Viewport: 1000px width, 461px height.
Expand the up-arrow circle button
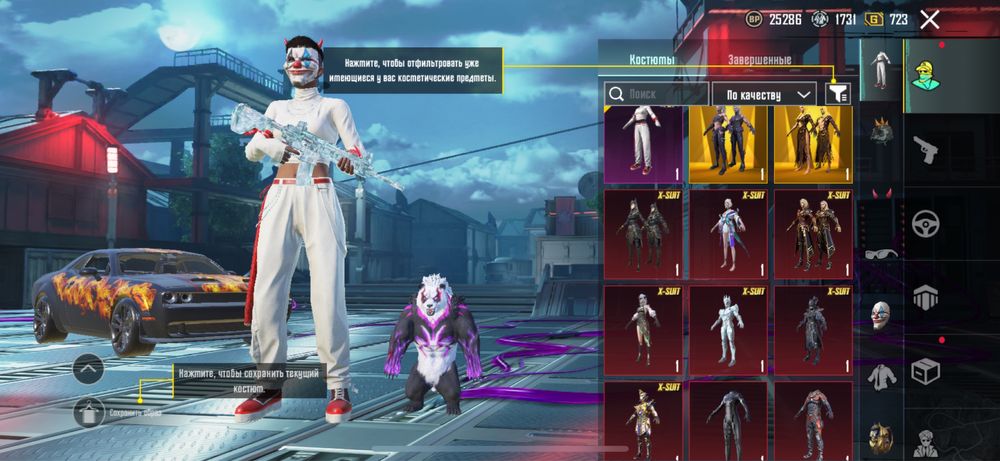click(88, 369)
